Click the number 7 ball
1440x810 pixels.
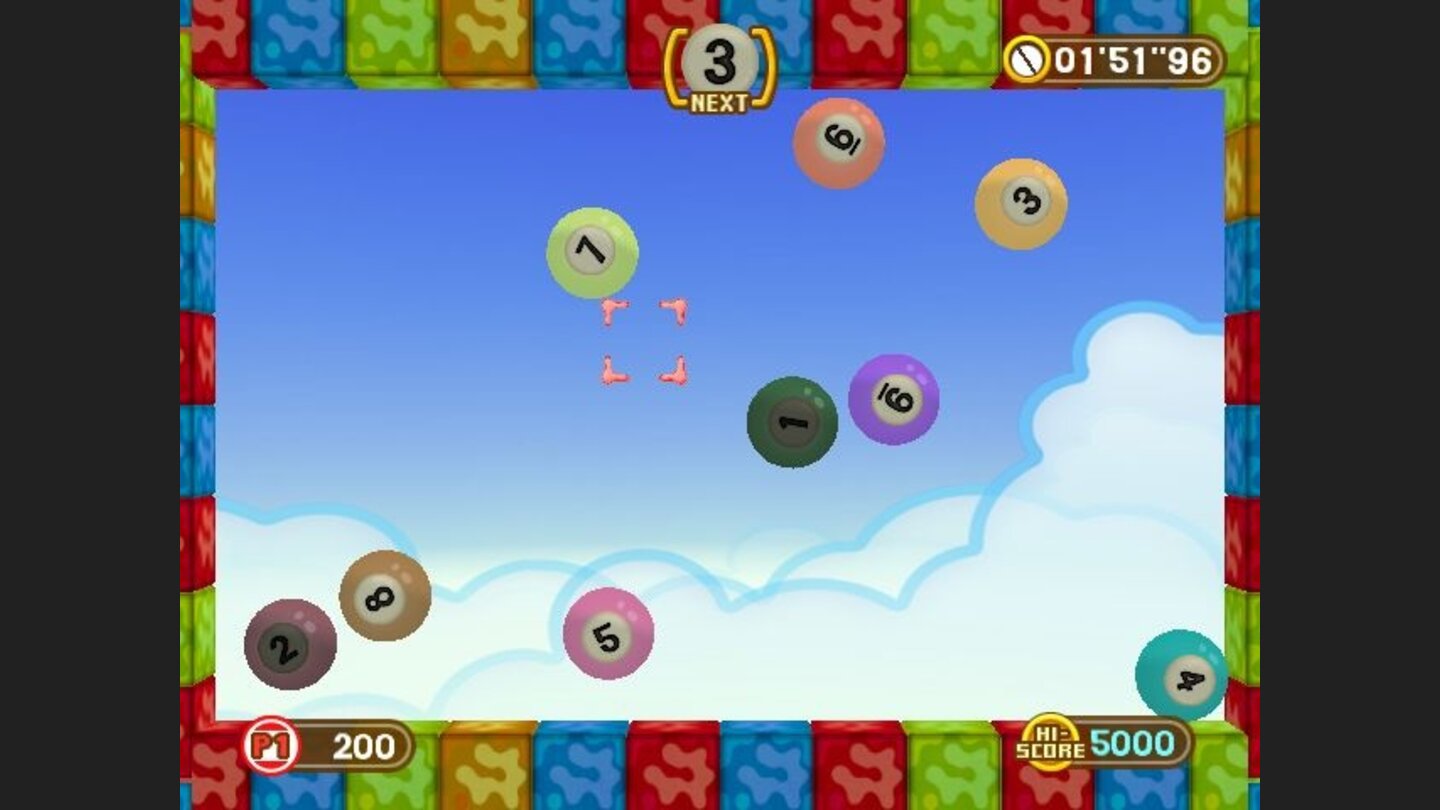(592, 252)
